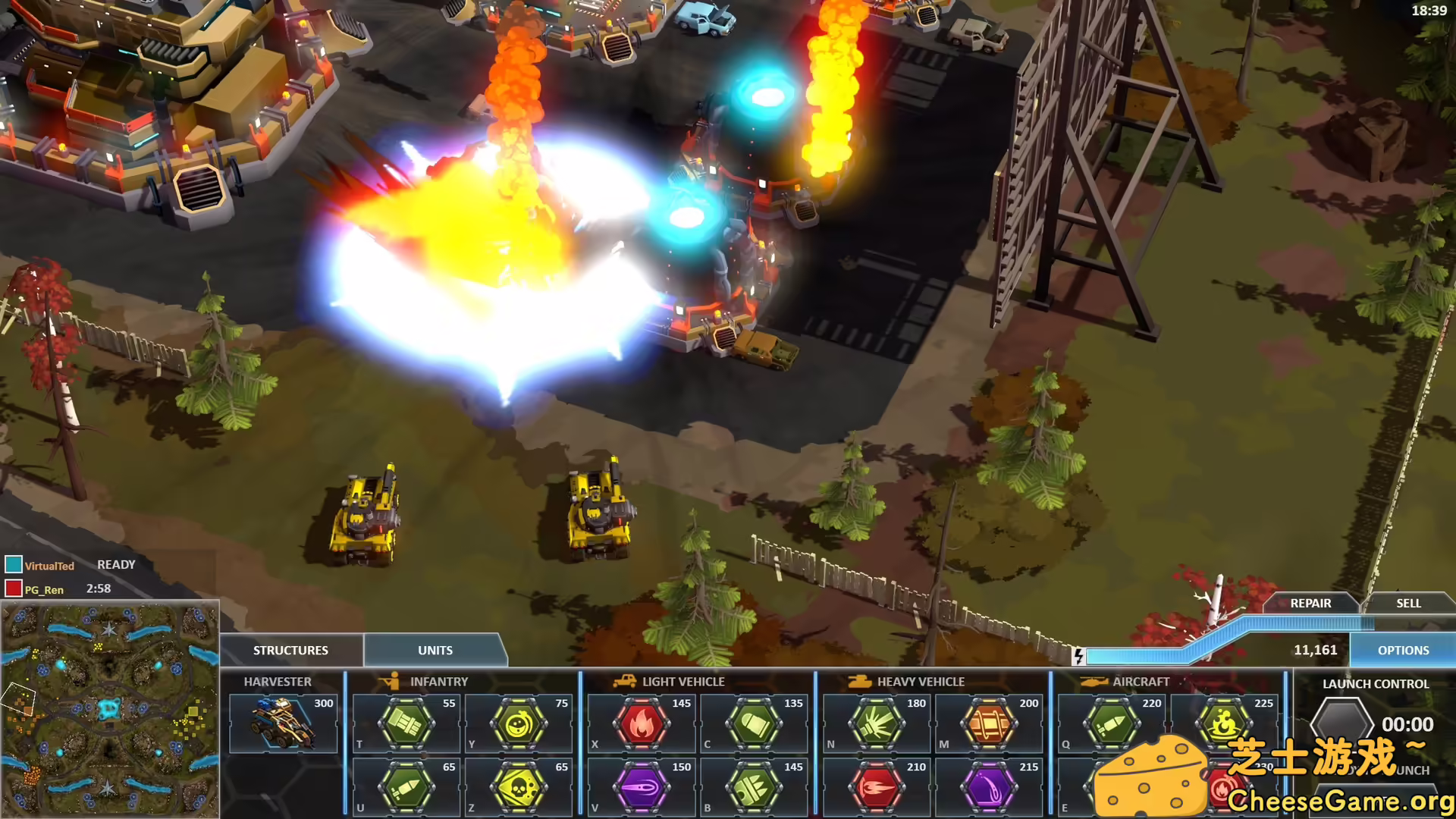
Task: Queue the purple 150-cost light vehicle
Action: click(x=642, y=787)
